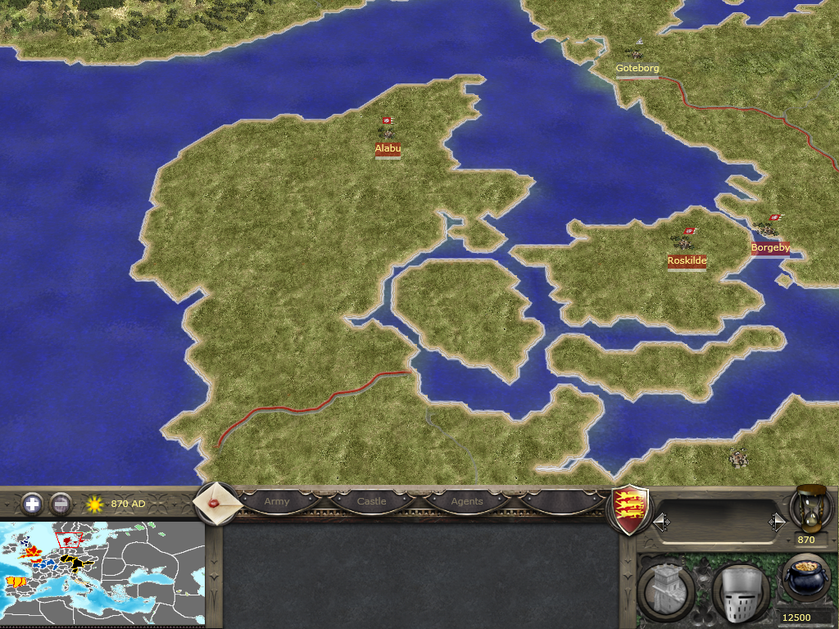Switch to the Castle tab
Screen dimensions: 839x629
[371, 501]
